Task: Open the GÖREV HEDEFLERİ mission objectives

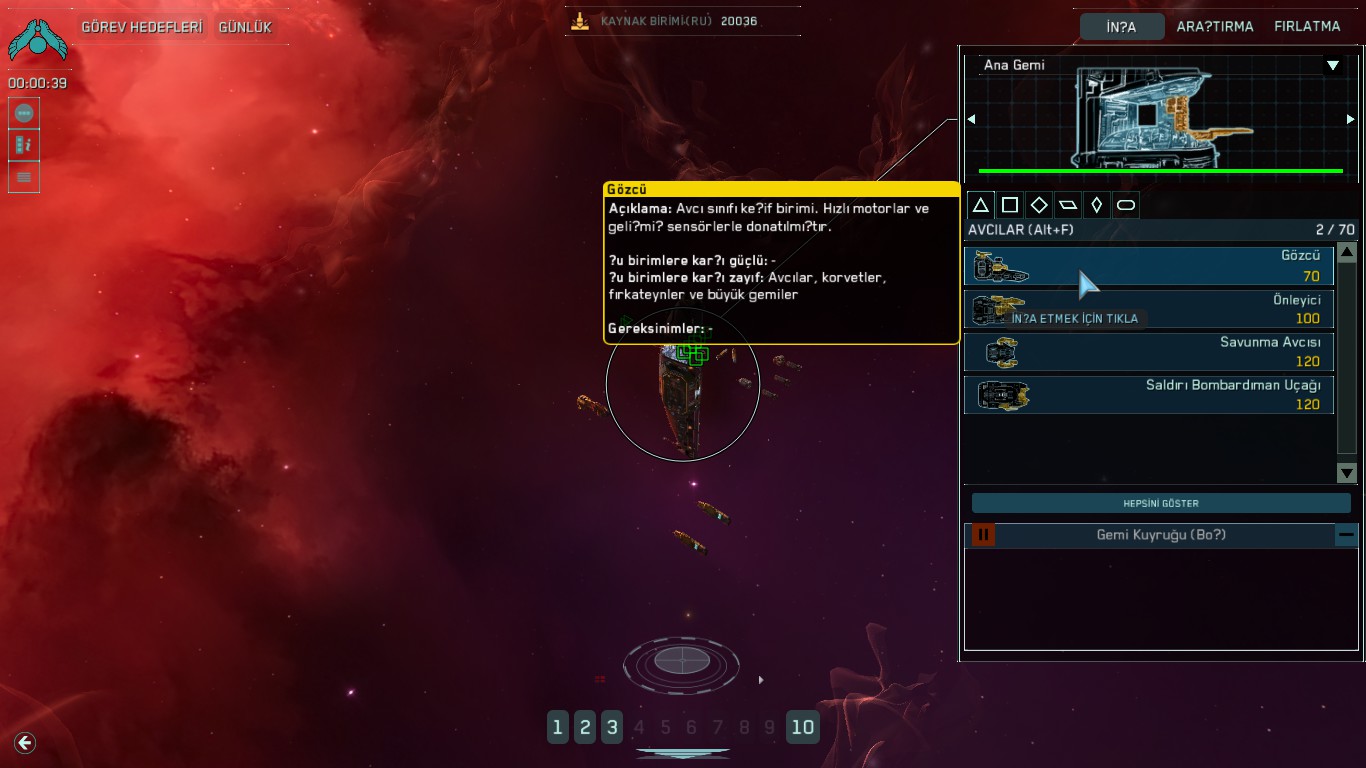Action: 141,27
